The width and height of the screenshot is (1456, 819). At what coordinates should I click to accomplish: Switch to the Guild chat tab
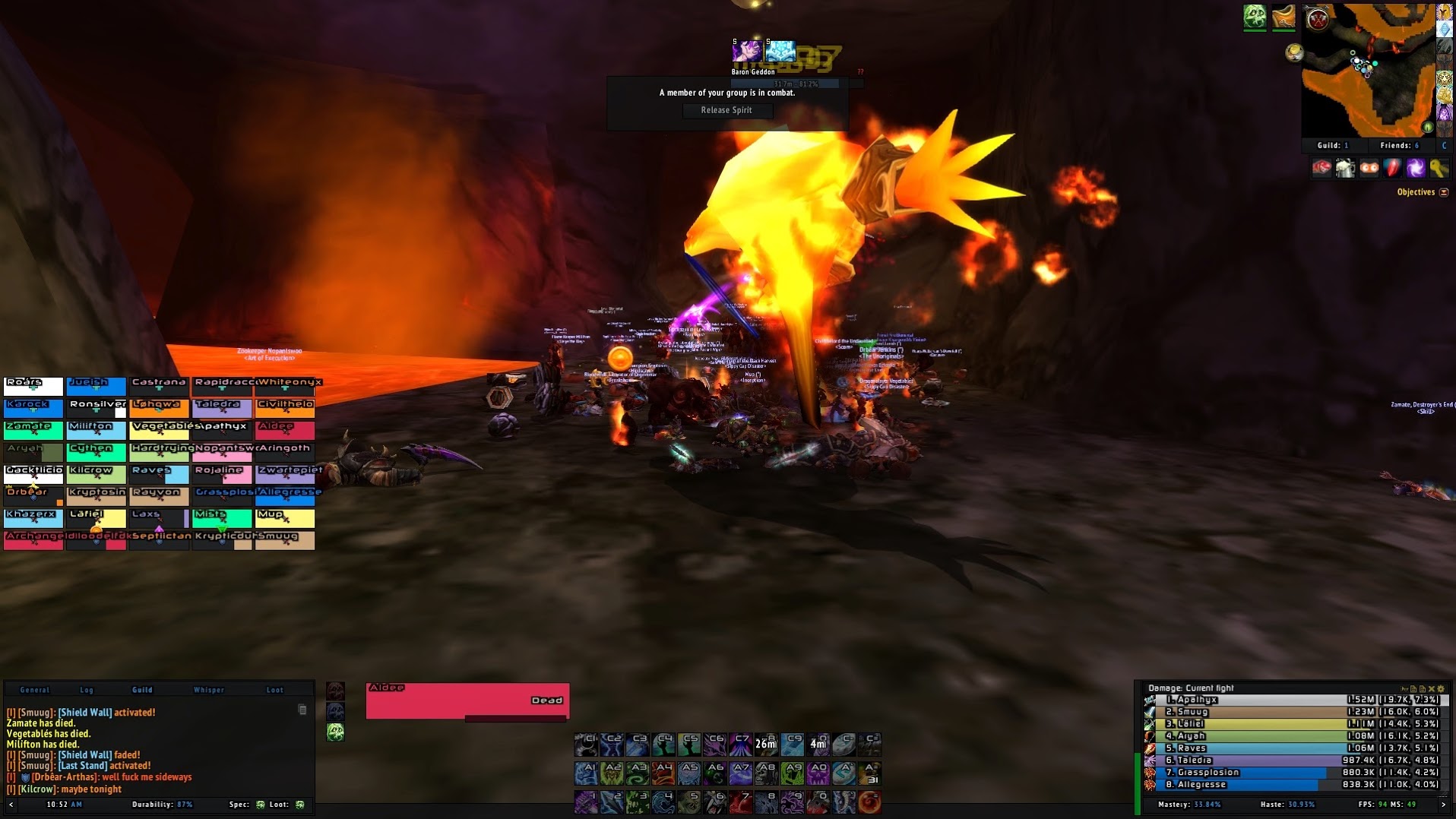[142, 690]
